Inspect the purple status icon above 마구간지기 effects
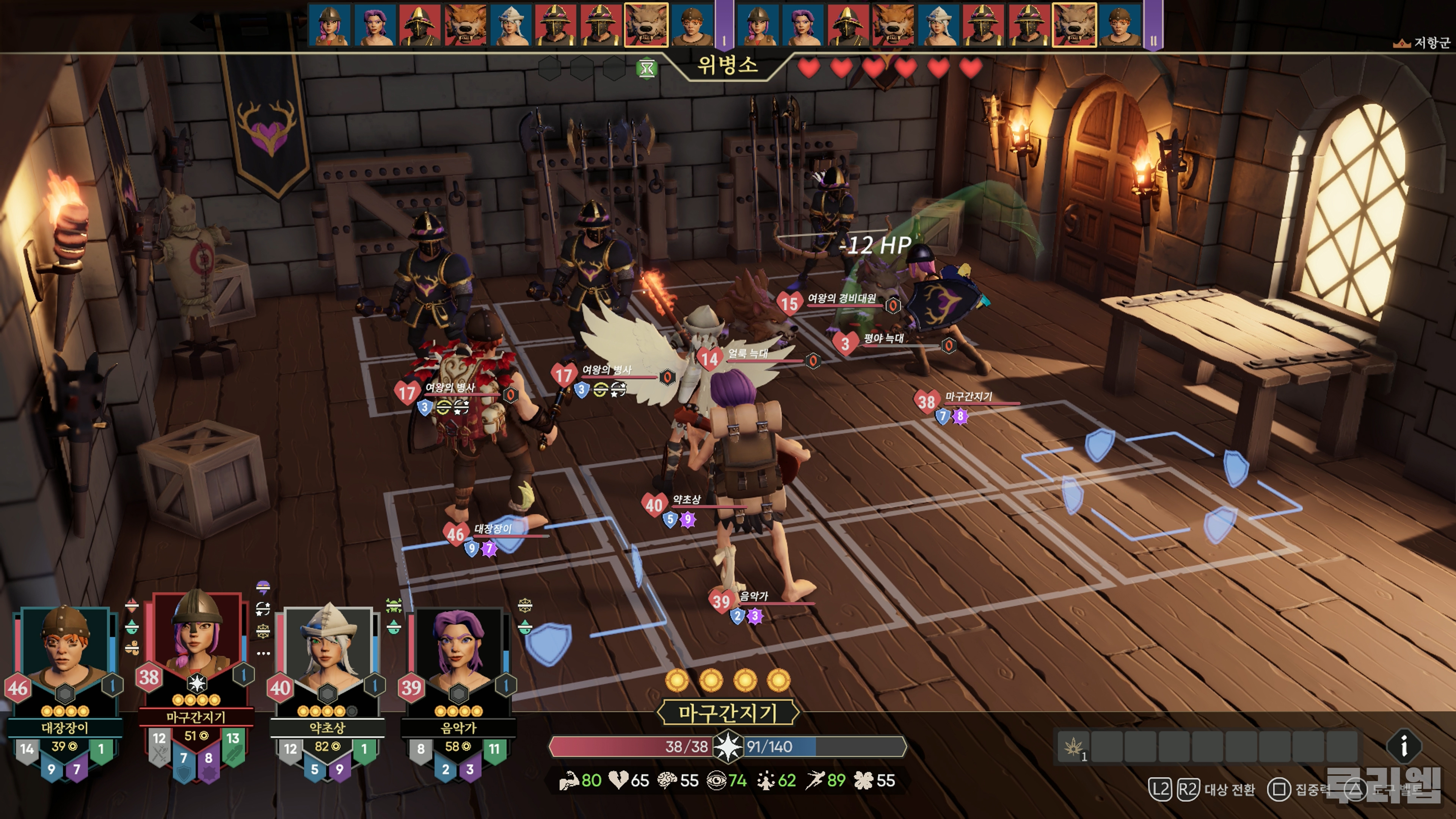This screenshot has width=1456, height=819. tap(263, 588)
